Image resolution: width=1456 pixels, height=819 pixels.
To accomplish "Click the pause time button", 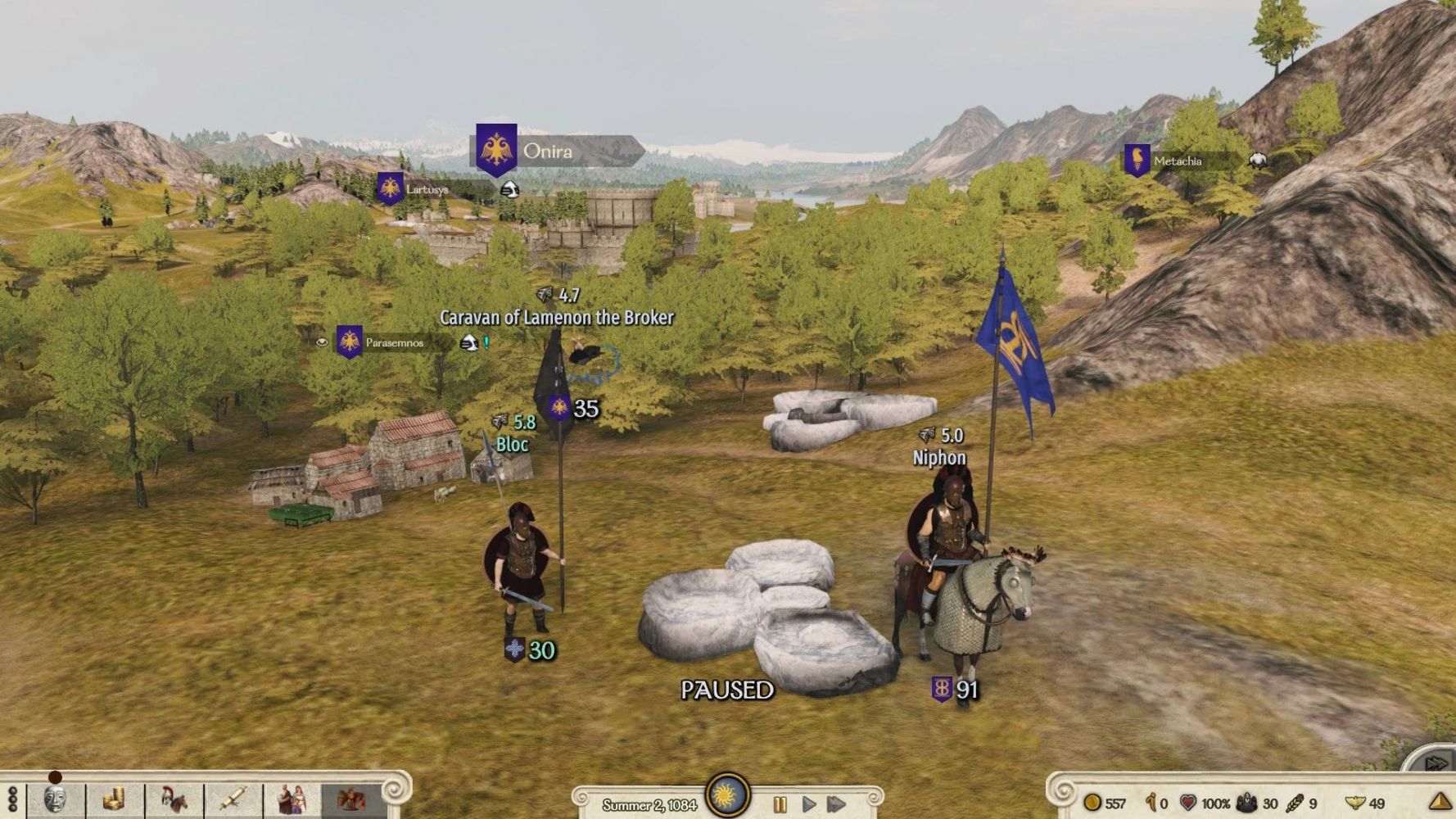I will pos(780,804).
